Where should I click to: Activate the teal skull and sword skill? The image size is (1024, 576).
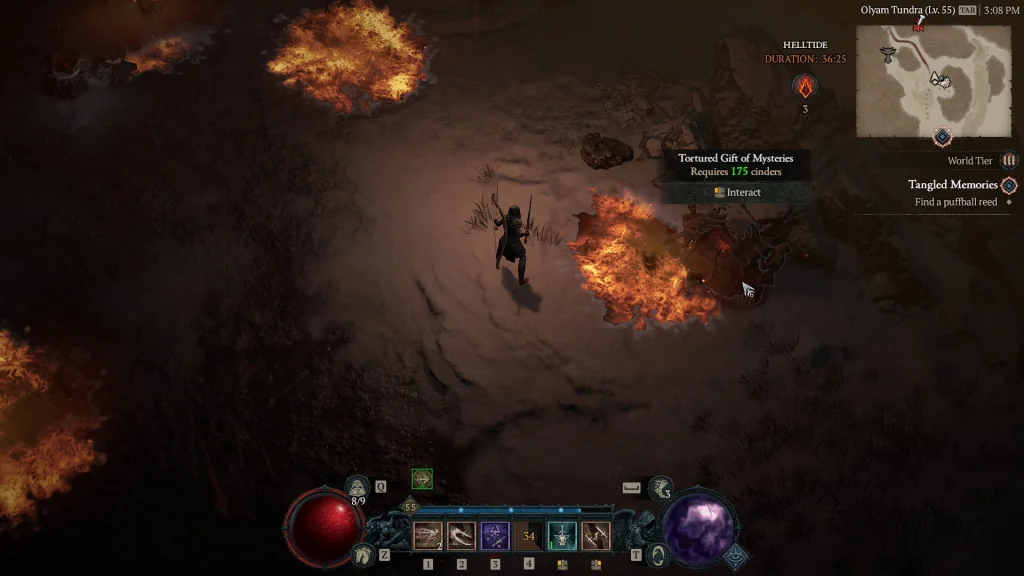coord(562,536)
